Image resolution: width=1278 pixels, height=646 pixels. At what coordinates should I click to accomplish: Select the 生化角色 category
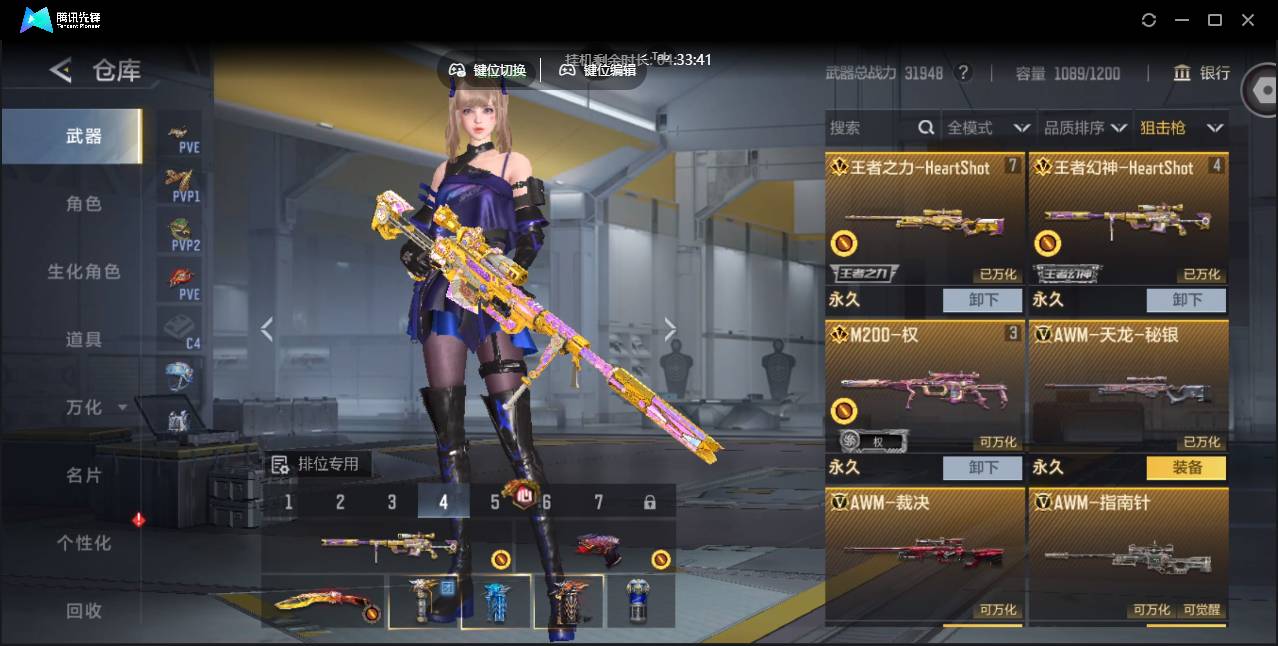(84, 272)
